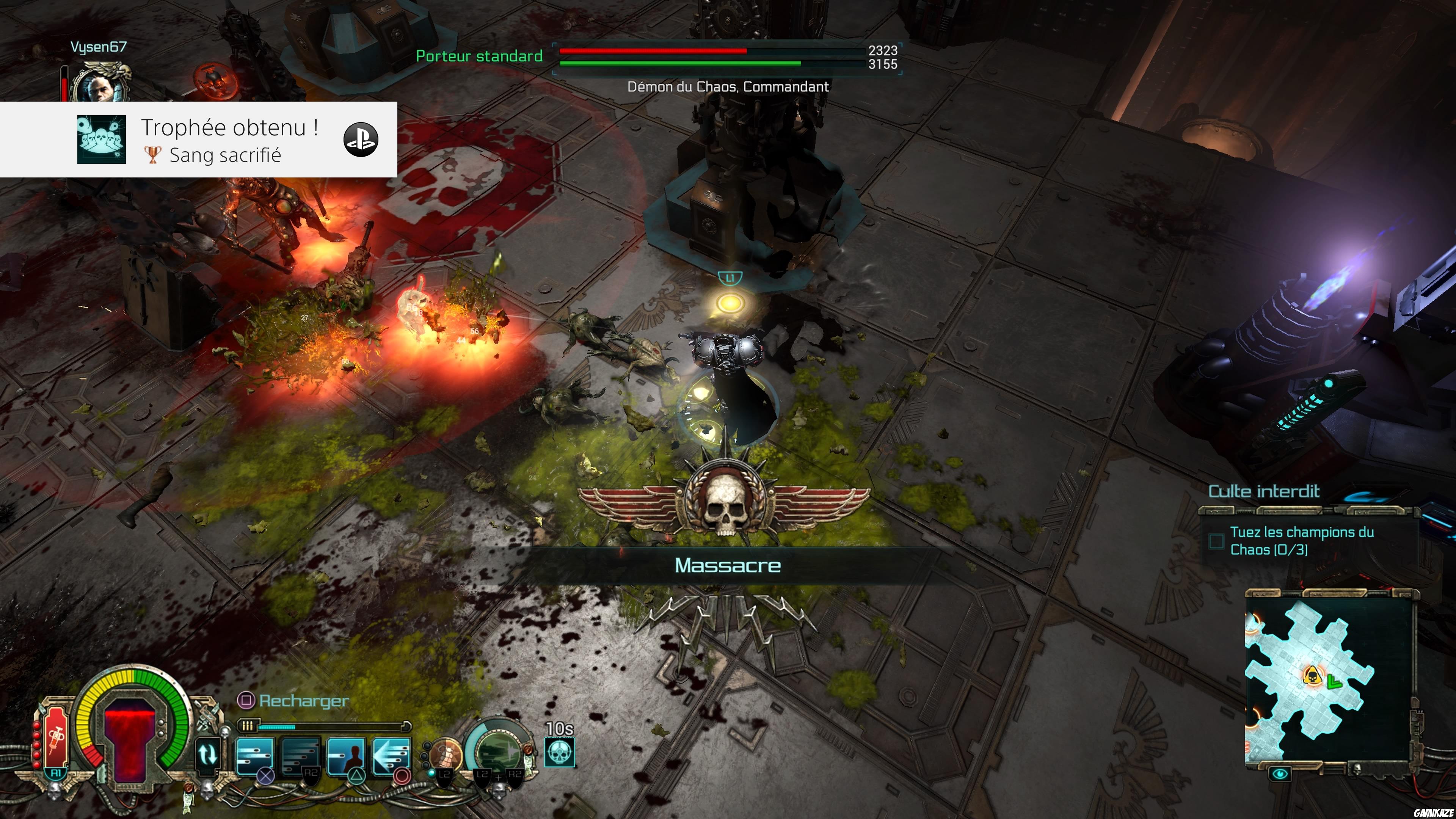
Task: Click the Circle knockback skill icon
Action: tap(392, 756)
